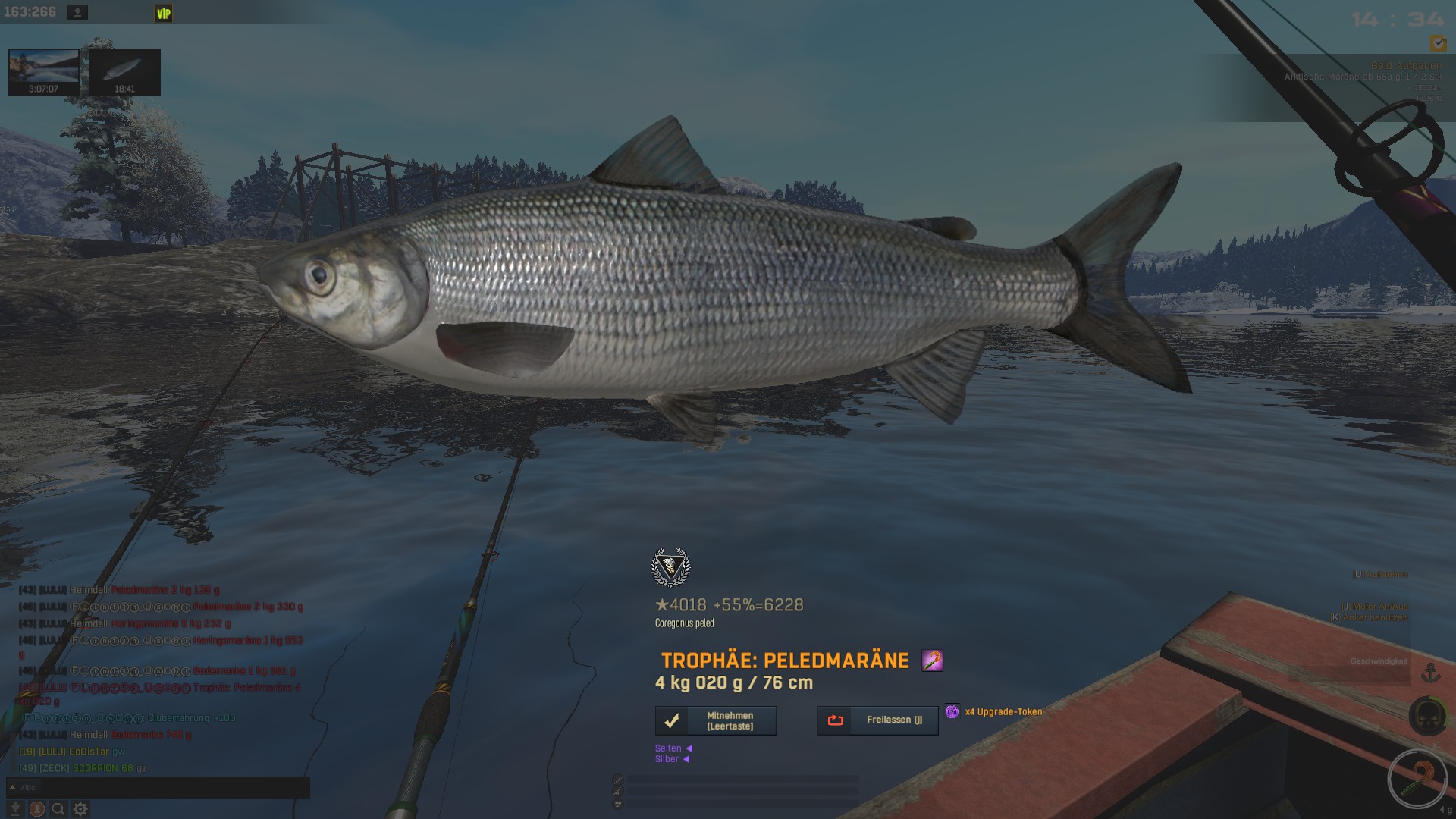Release the fish with Freilassen
The width and height of the screenshot is (1456, 819).
[x=877, y=720]
